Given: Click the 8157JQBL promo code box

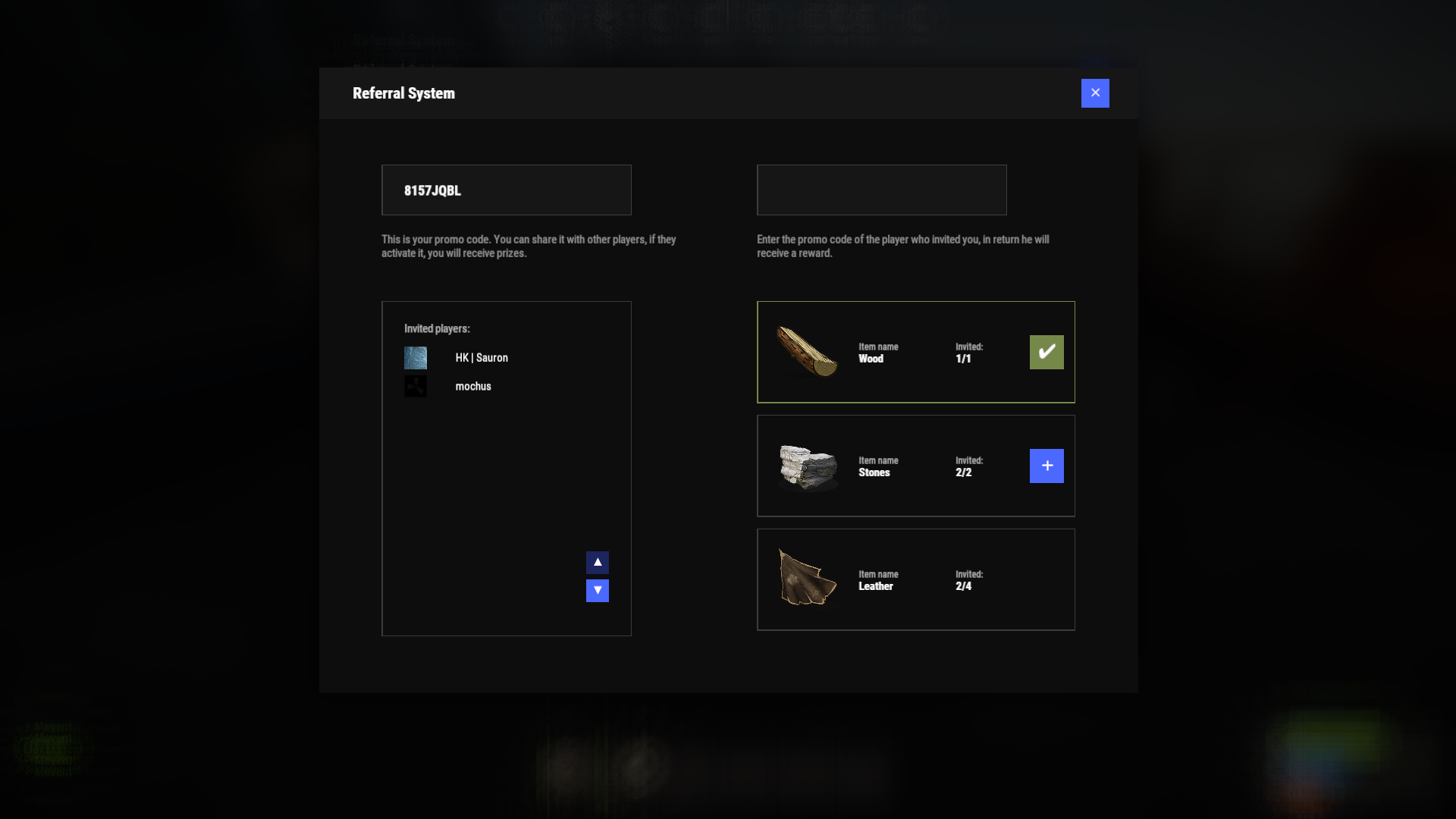Looking at the screenshot, I should pos(506,190).
